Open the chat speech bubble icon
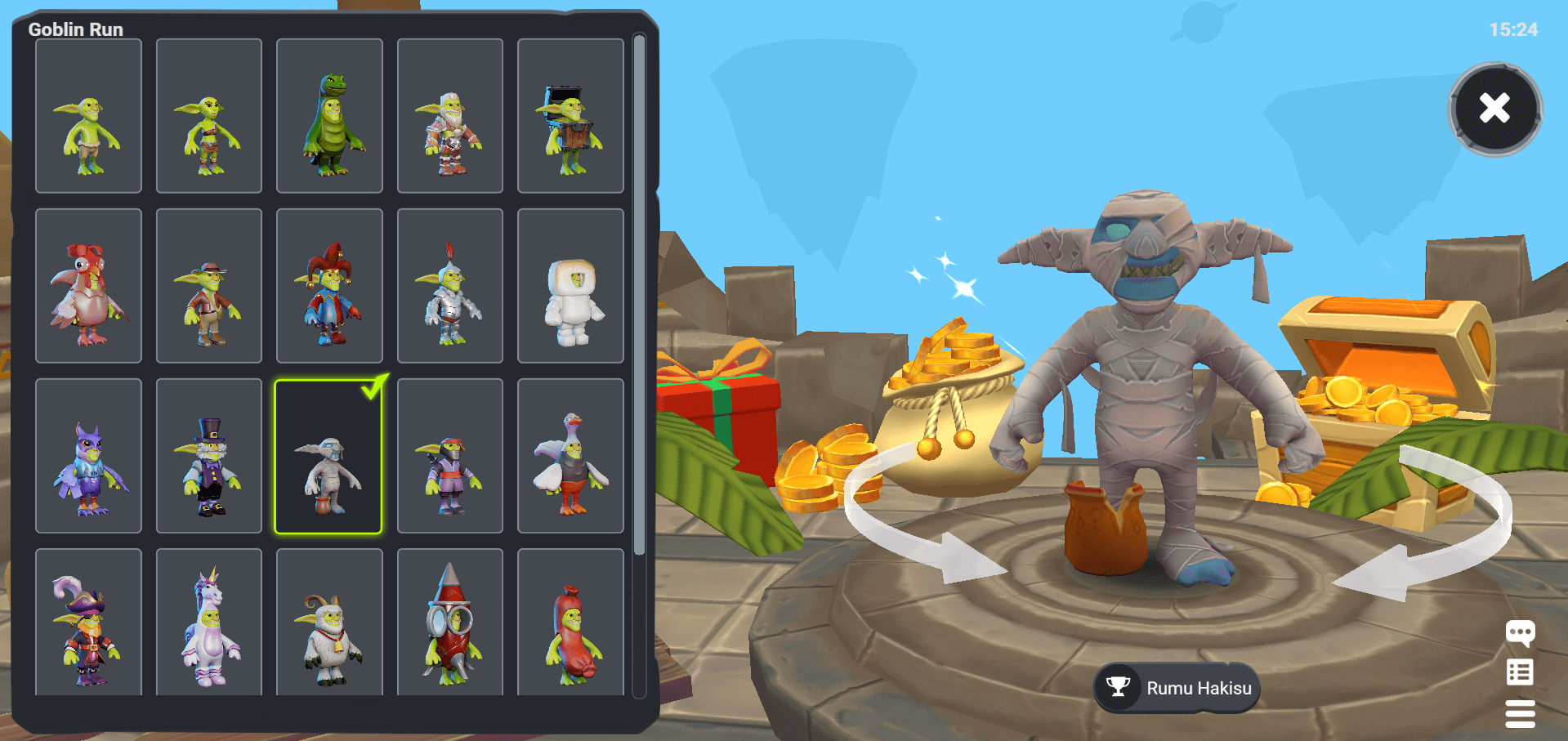Viewport: 1568px width, 741px height. point(1520,633)
